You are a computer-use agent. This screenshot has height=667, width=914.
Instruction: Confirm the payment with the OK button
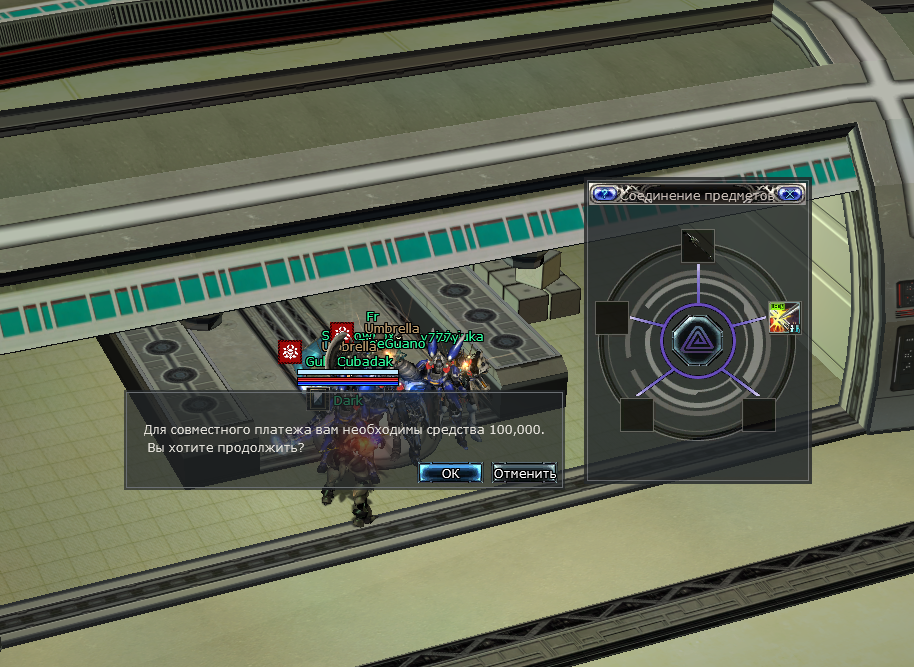tap(450, 473)
